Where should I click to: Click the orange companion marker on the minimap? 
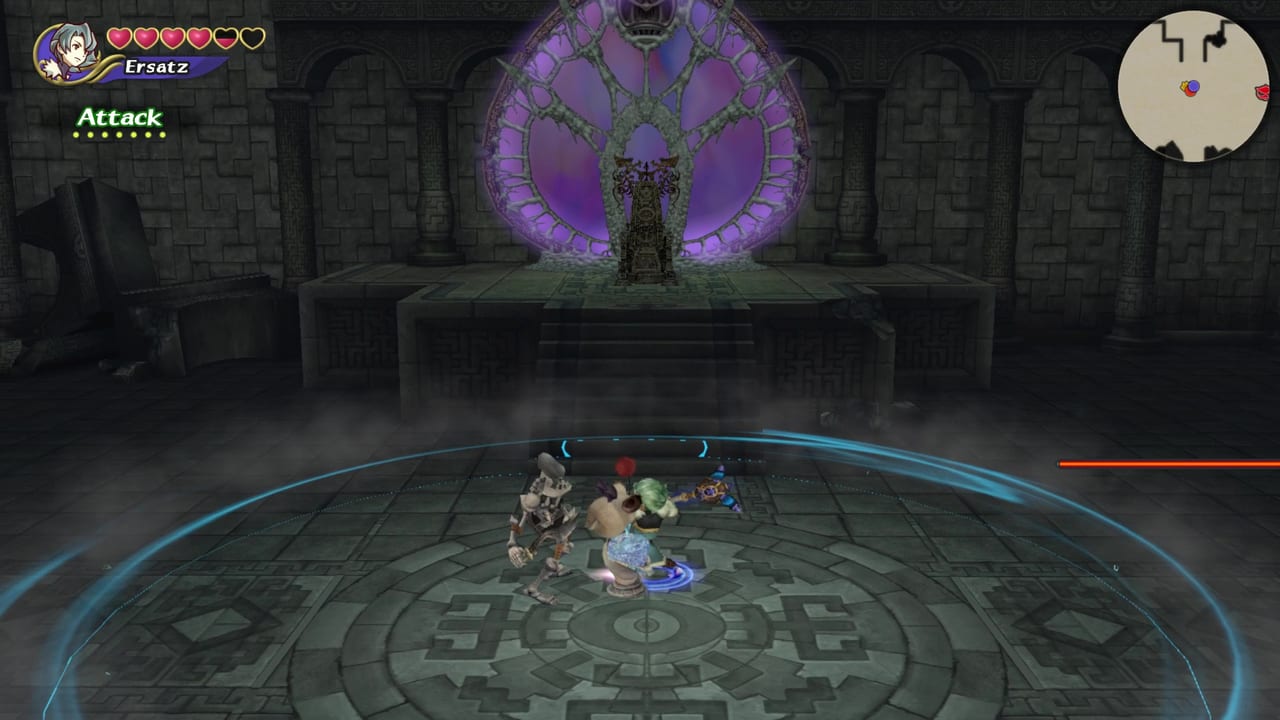pyautogui.click(x=1191, y=93)
